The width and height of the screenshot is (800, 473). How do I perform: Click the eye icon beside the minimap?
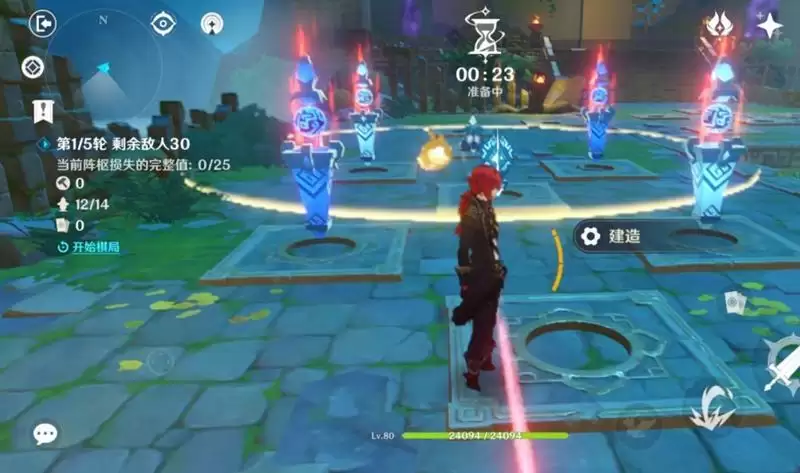[163, 23]
